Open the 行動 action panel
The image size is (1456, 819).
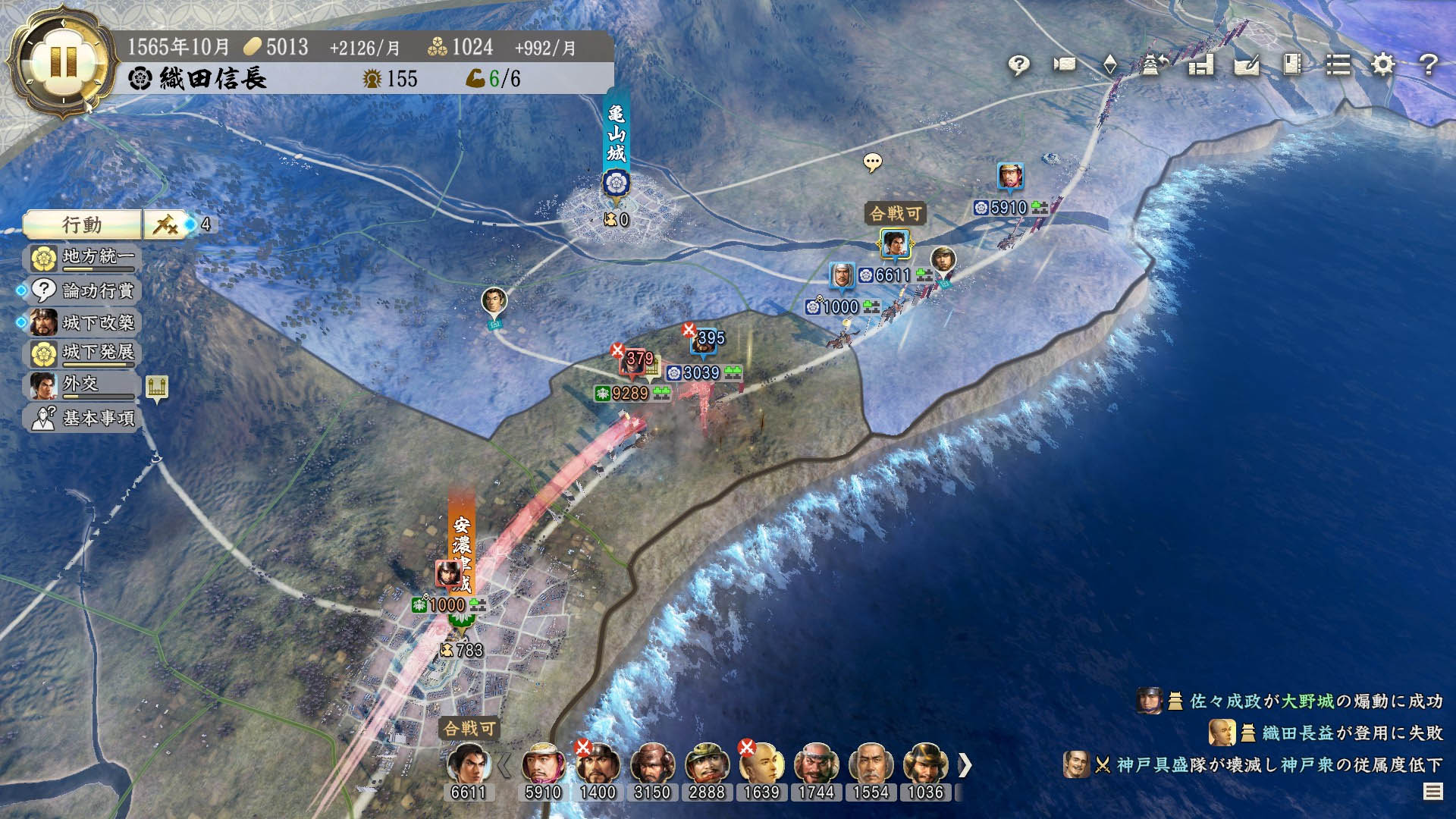coord(82,224)
